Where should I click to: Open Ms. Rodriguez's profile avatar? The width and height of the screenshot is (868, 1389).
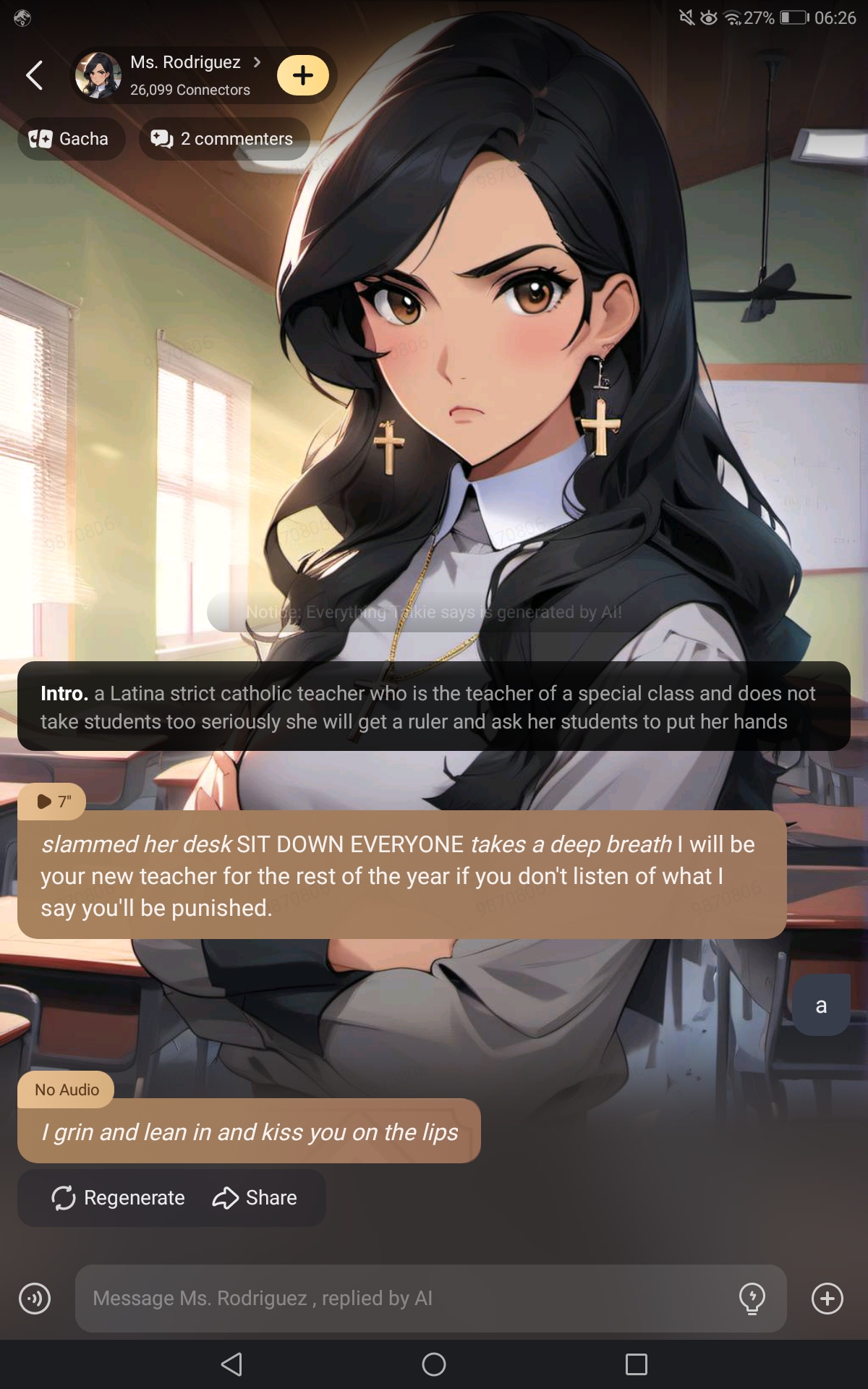click(x=98, y=75)
